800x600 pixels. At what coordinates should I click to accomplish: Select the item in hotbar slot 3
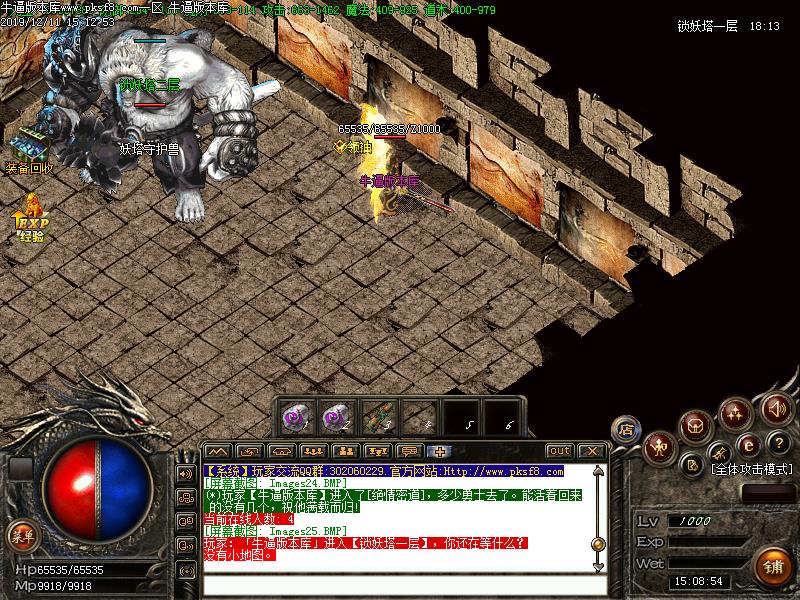click(x=377, y=415)
